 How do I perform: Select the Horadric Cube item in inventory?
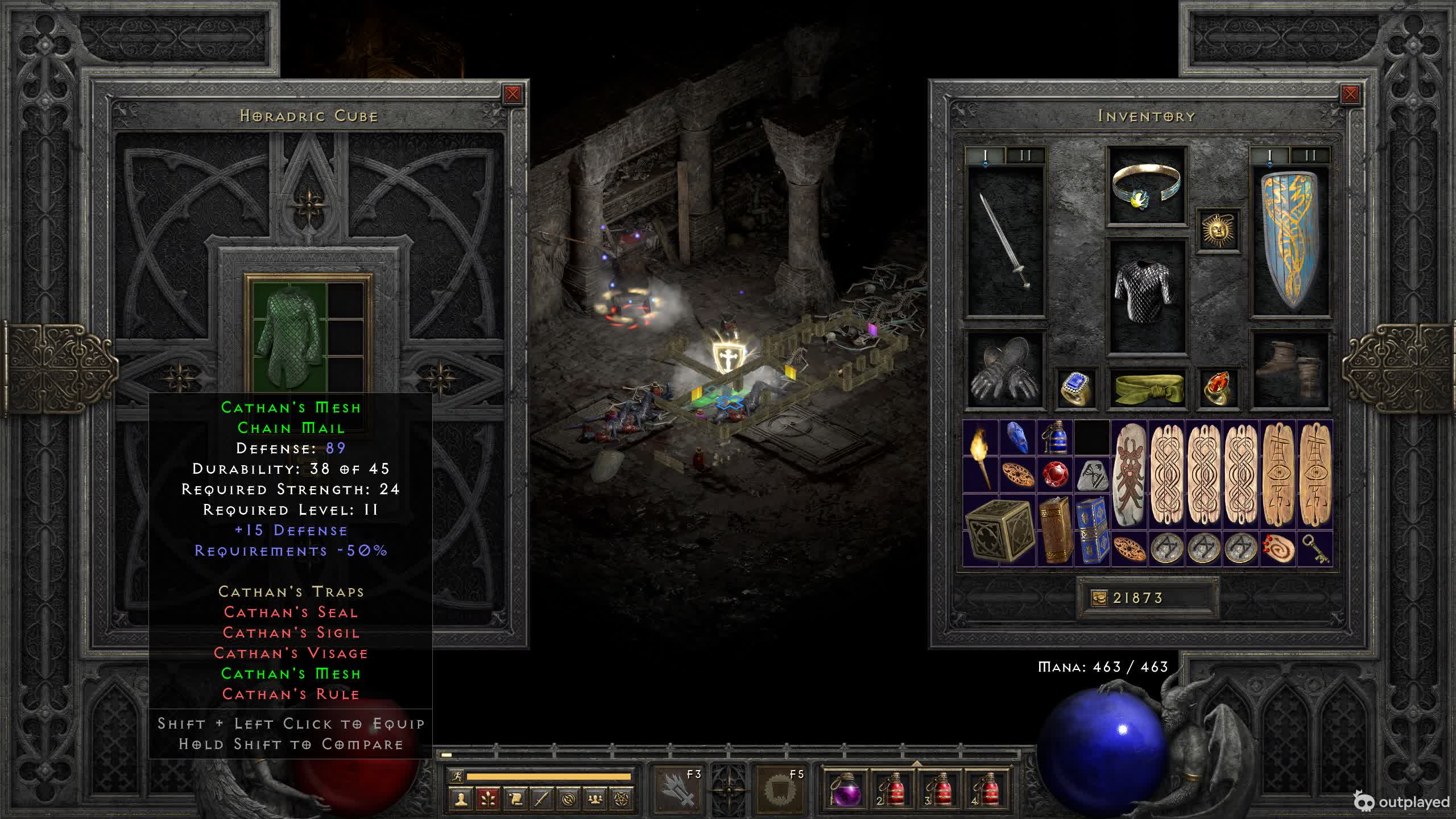(999, 530)
